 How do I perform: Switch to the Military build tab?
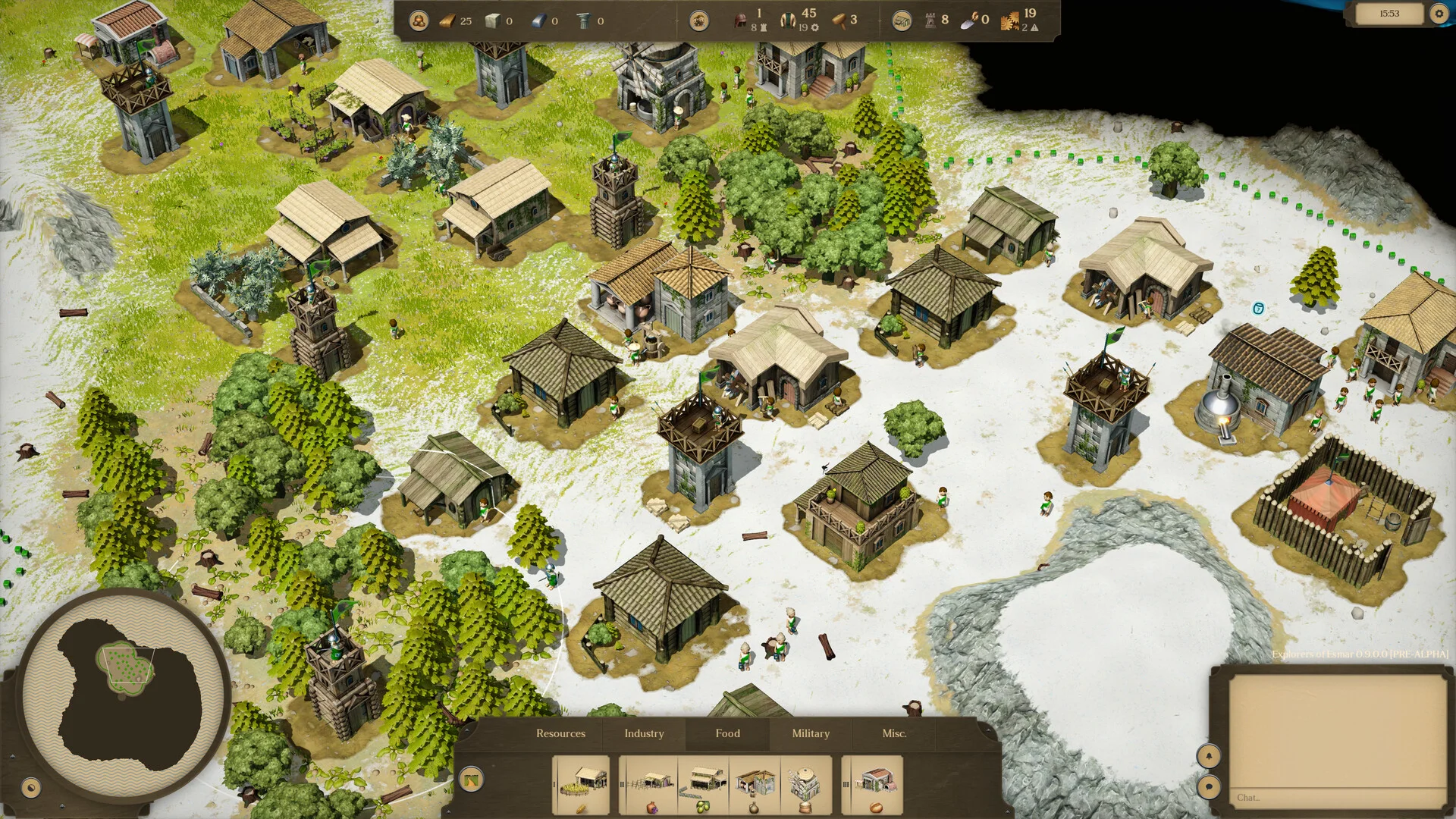tap(811, 733)
